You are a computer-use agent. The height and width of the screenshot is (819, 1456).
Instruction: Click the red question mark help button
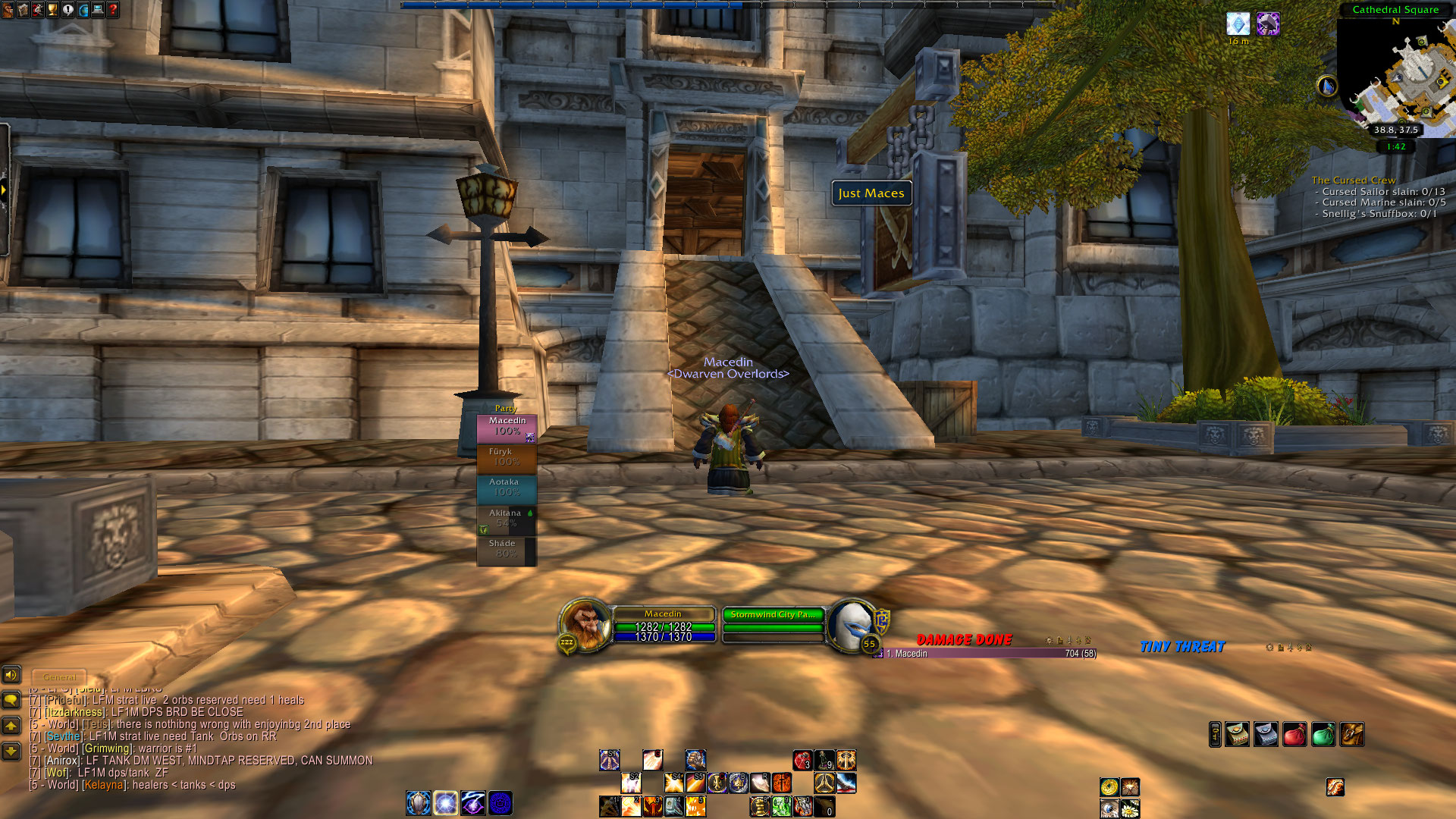point(113,10)
